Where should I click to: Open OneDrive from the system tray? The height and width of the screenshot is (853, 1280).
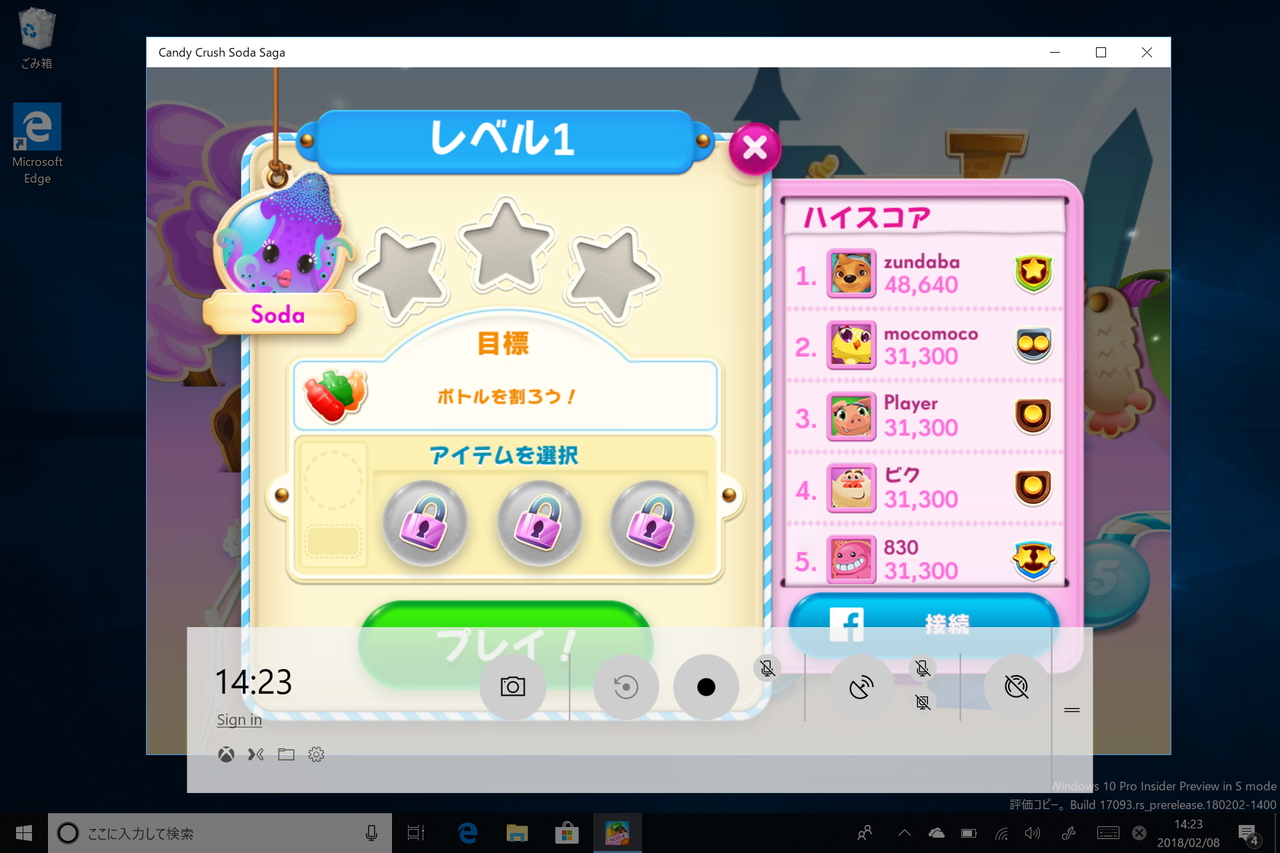(x=937, y=832)
